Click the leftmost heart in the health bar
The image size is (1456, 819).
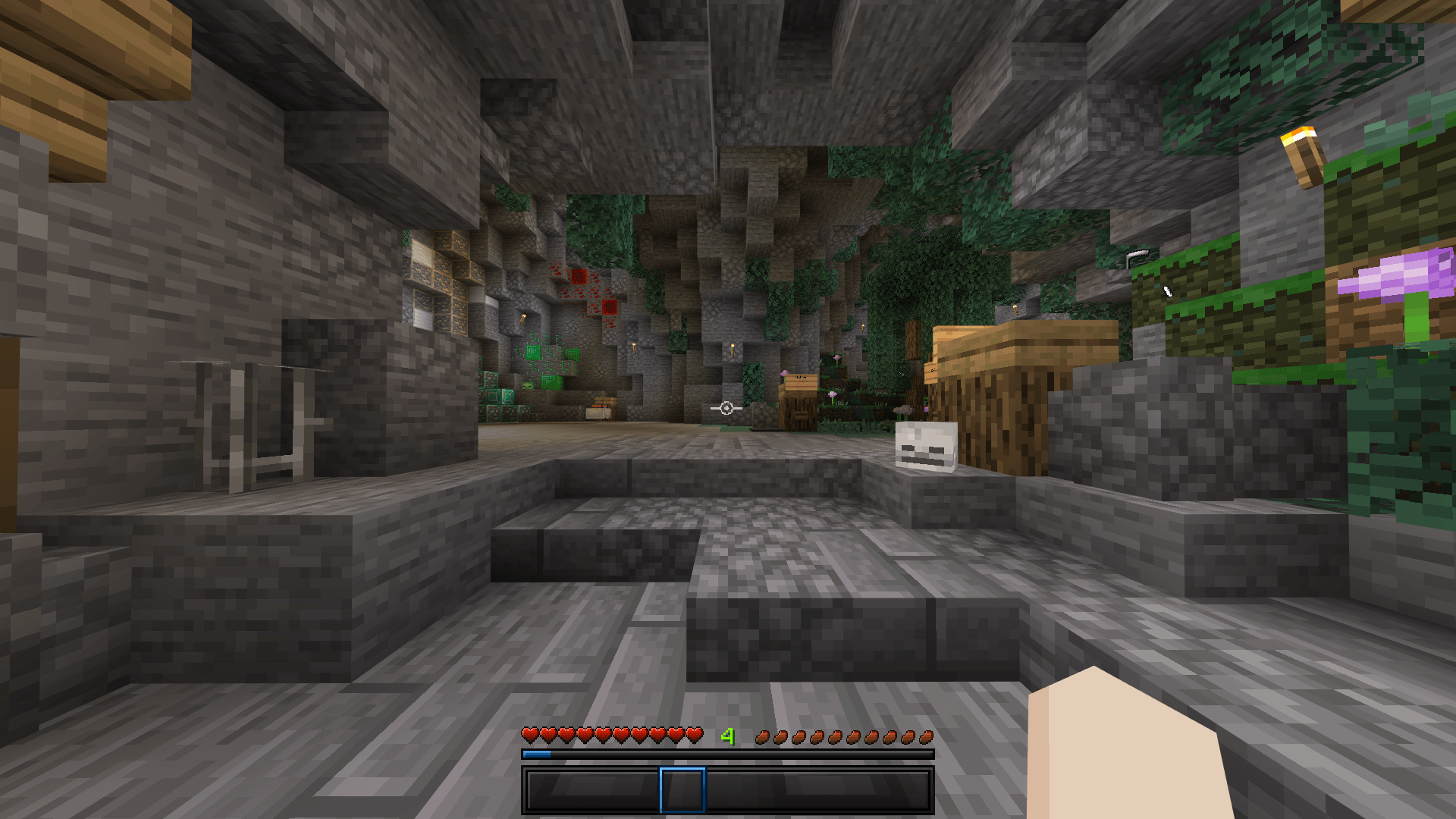click(x=529, y=736)
